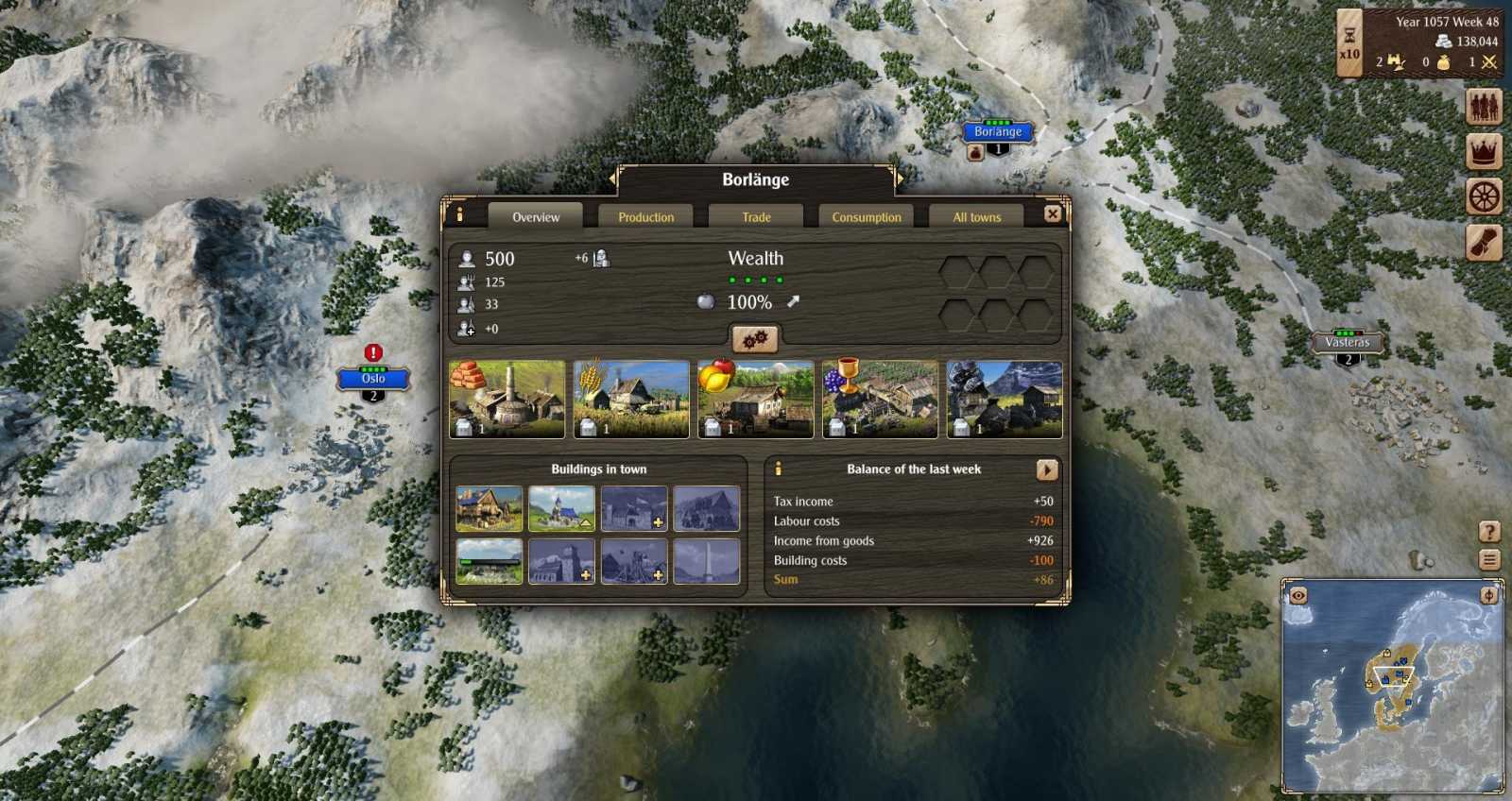
Task: Open the hamburger menu at bottom right
Action: coord(1488,559)
